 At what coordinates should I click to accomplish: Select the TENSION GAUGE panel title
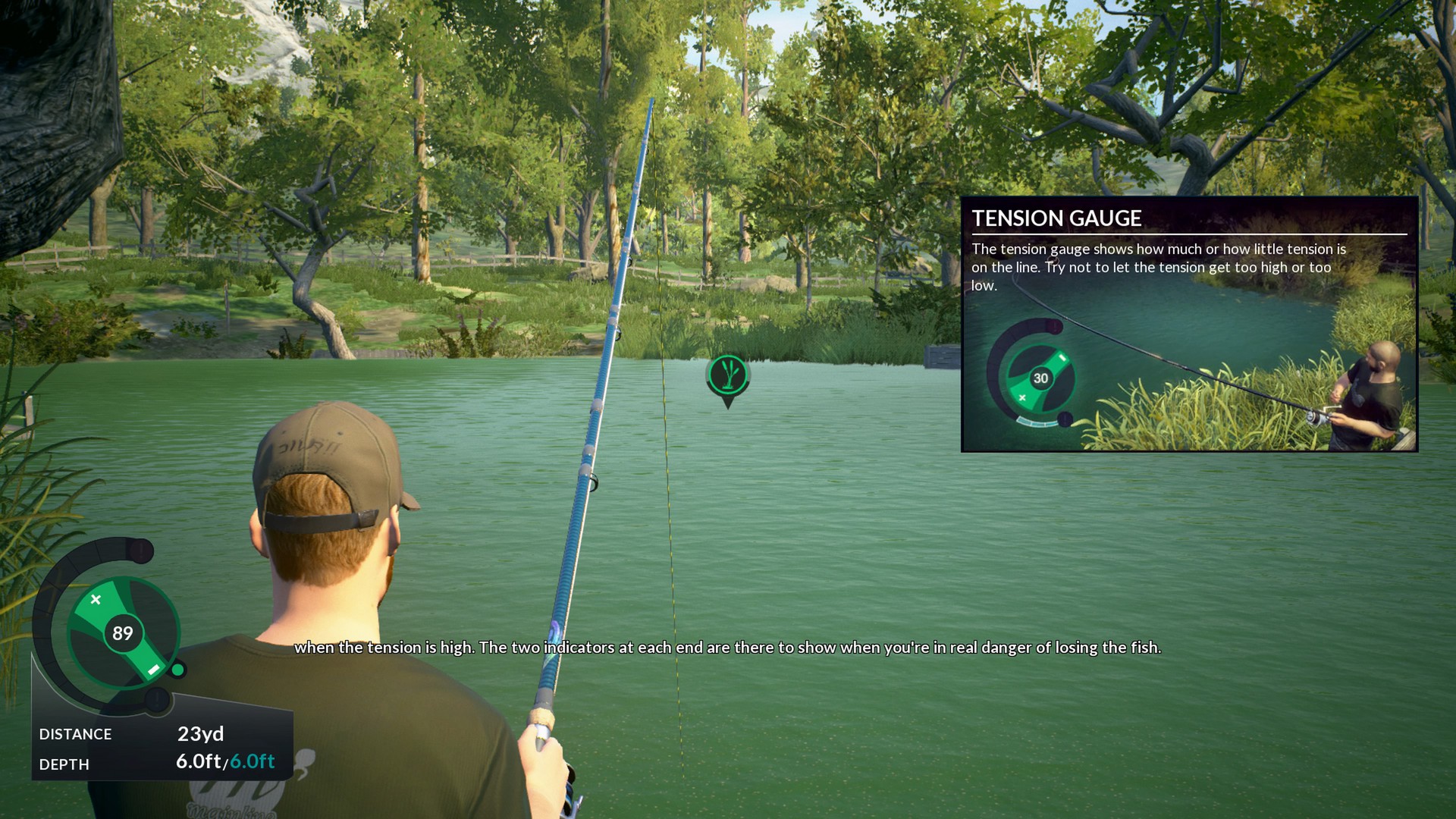1059,219
